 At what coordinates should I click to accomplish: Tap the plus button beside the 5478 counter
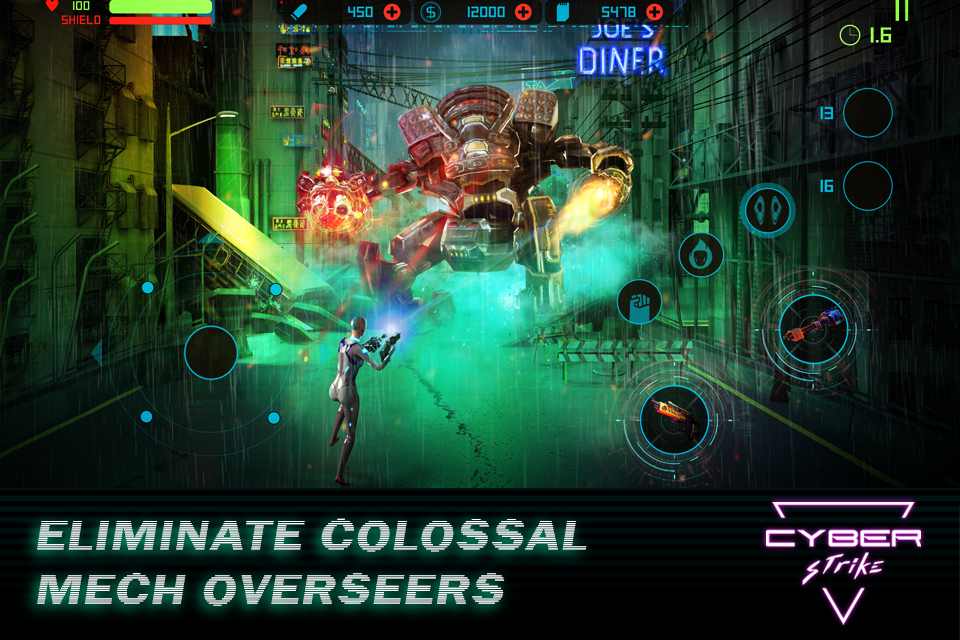point(654,12)
